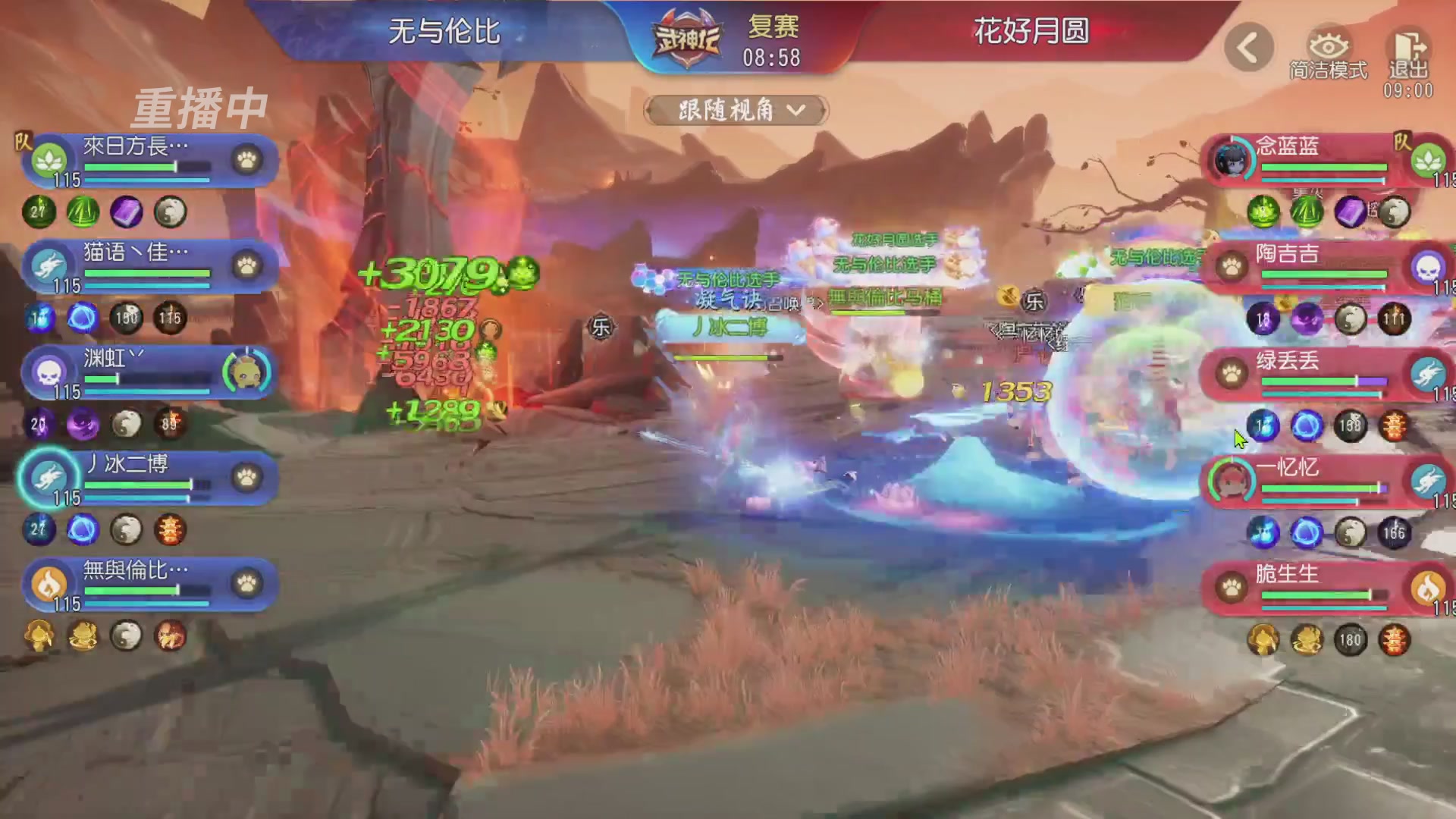Click the purple book buff icon under 來日方長
1456x819 pixels.
pyautogui.click(x=128, y=213)
